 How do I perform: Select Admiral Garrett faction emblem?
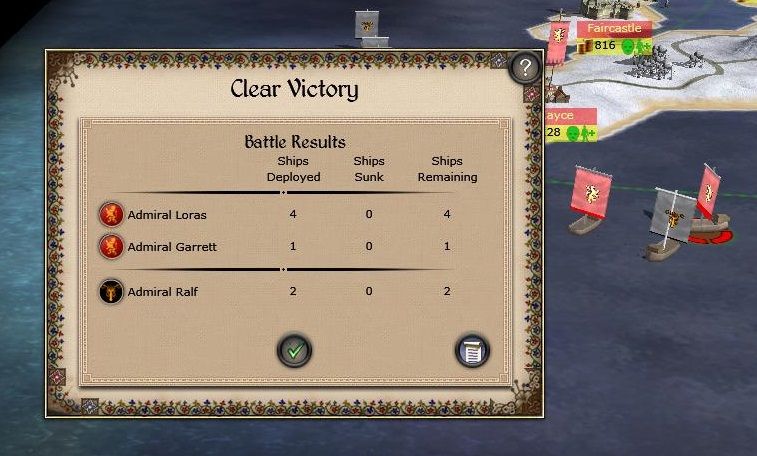tap(111, 246)
